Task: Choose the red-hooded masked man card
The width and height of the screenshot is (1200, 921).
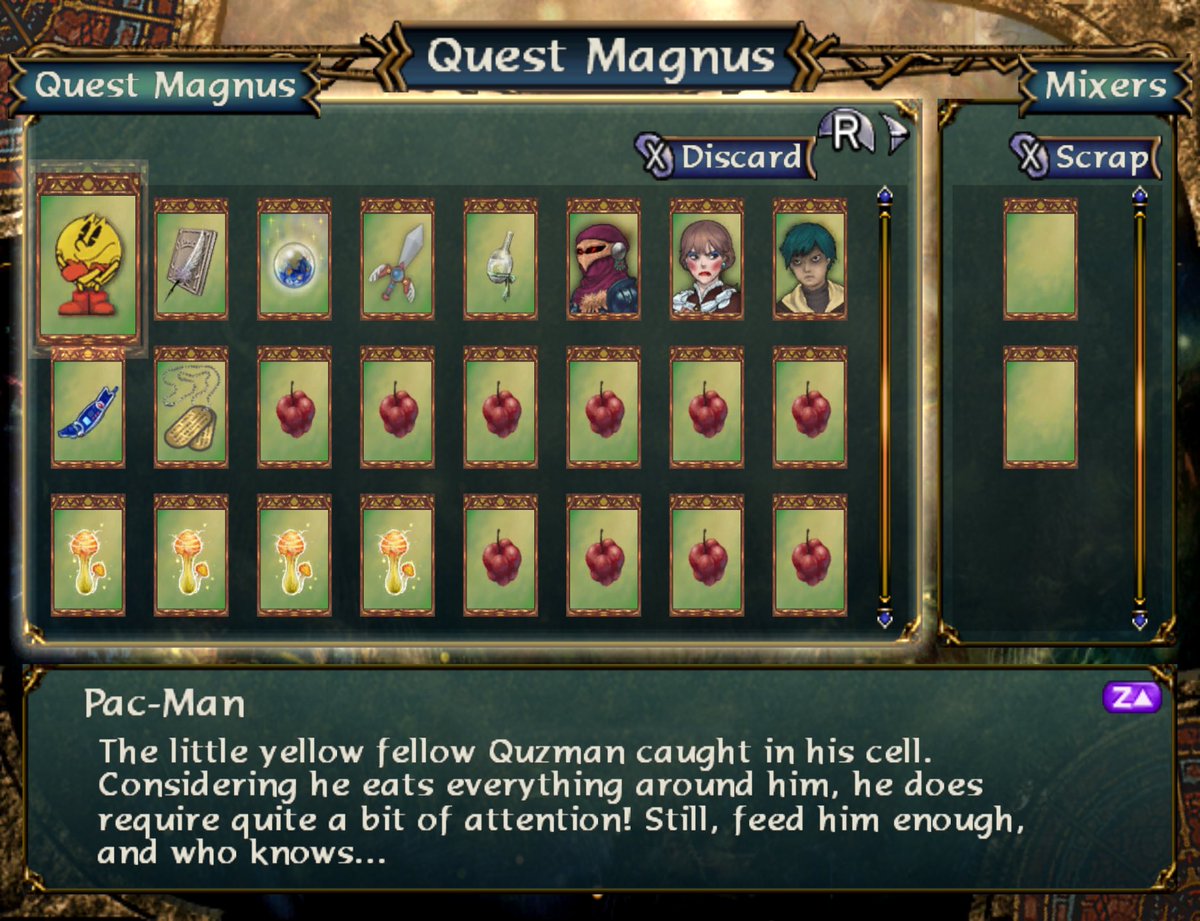Action: tap(603, 259)
